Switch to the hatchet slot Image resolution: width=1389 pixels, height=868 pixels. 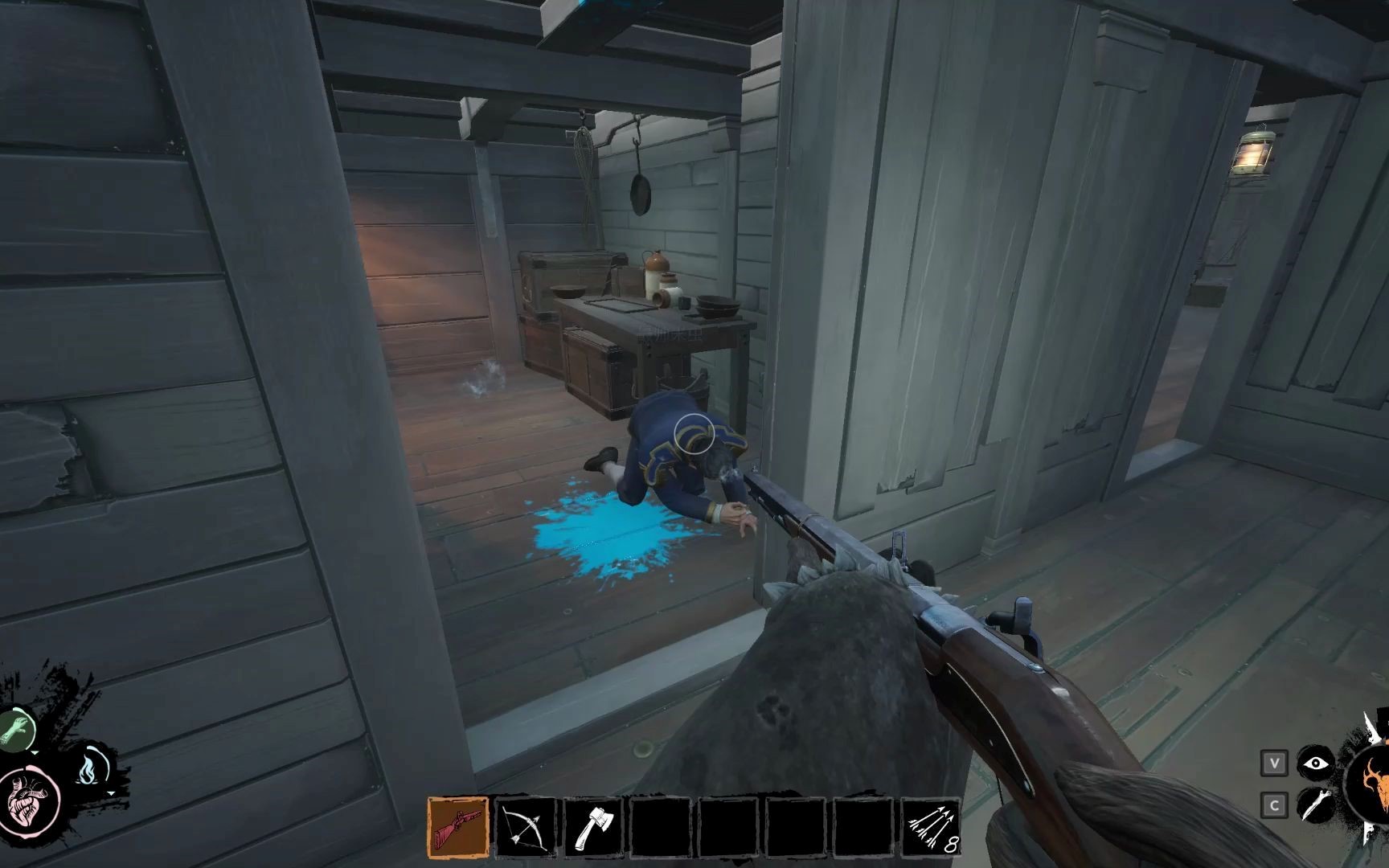coord(592,827)
